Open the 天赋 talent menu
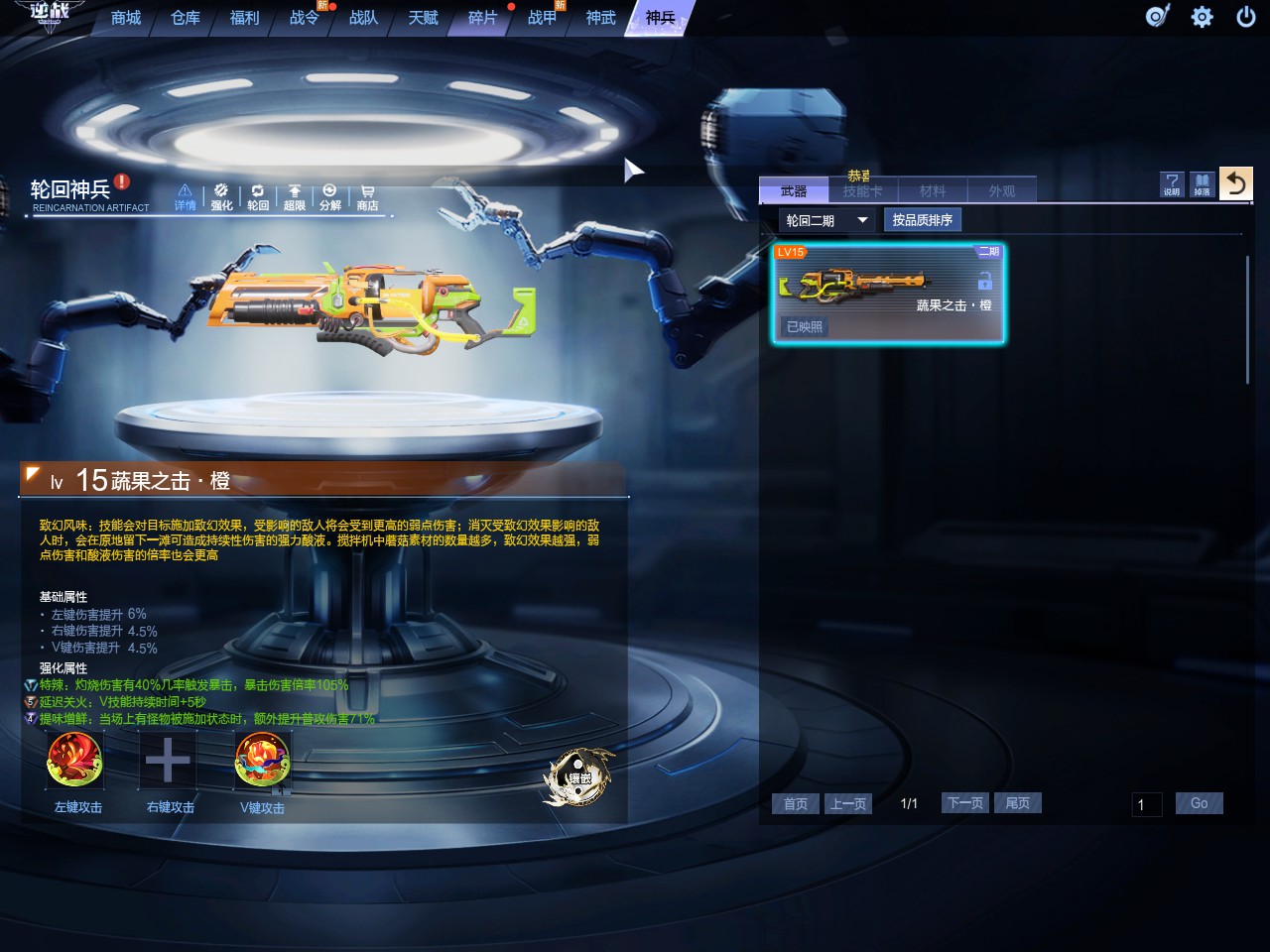 click(424, 18)
